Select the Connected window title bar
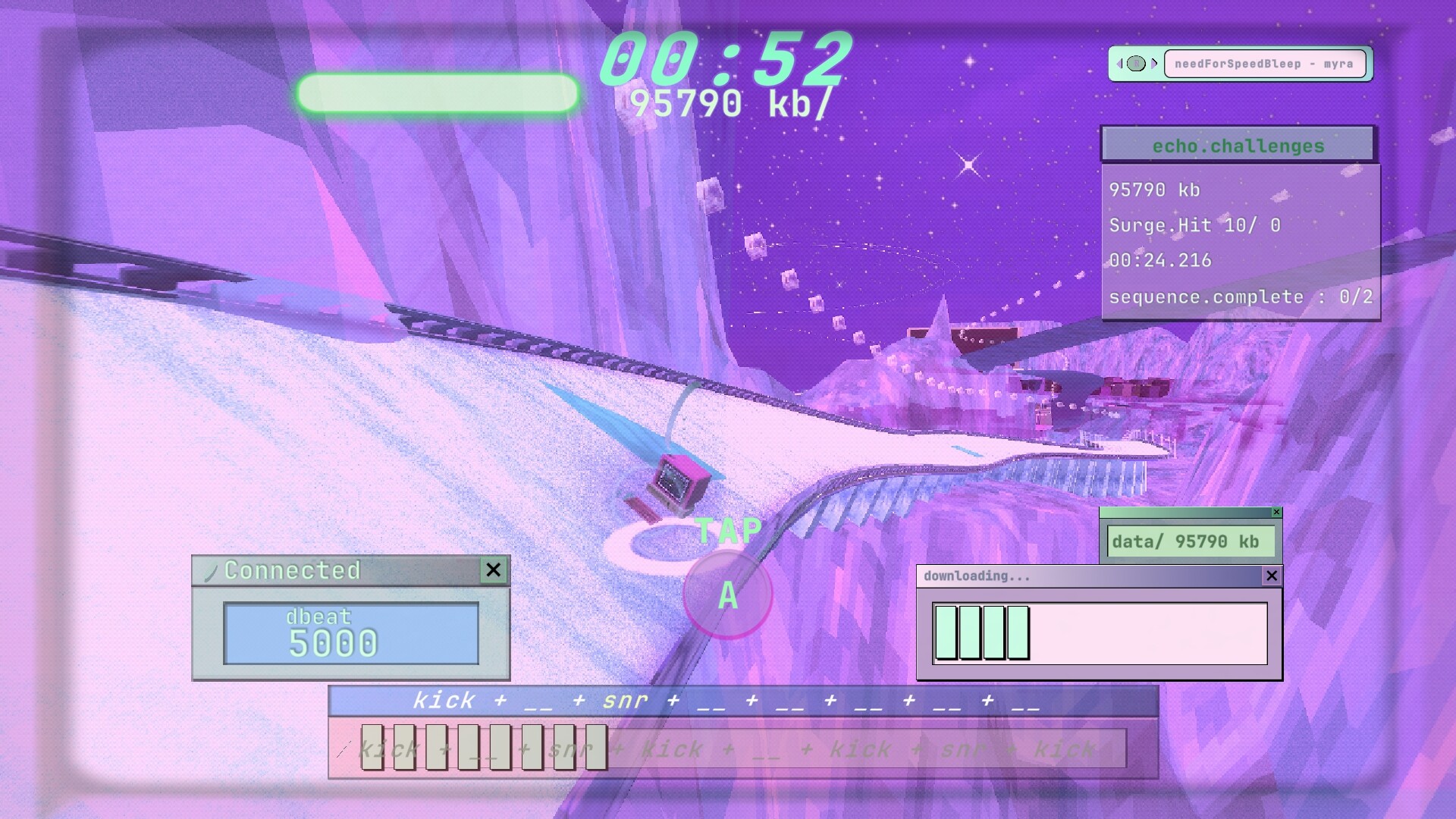The image size is (1456, 819). click(318, 570)
